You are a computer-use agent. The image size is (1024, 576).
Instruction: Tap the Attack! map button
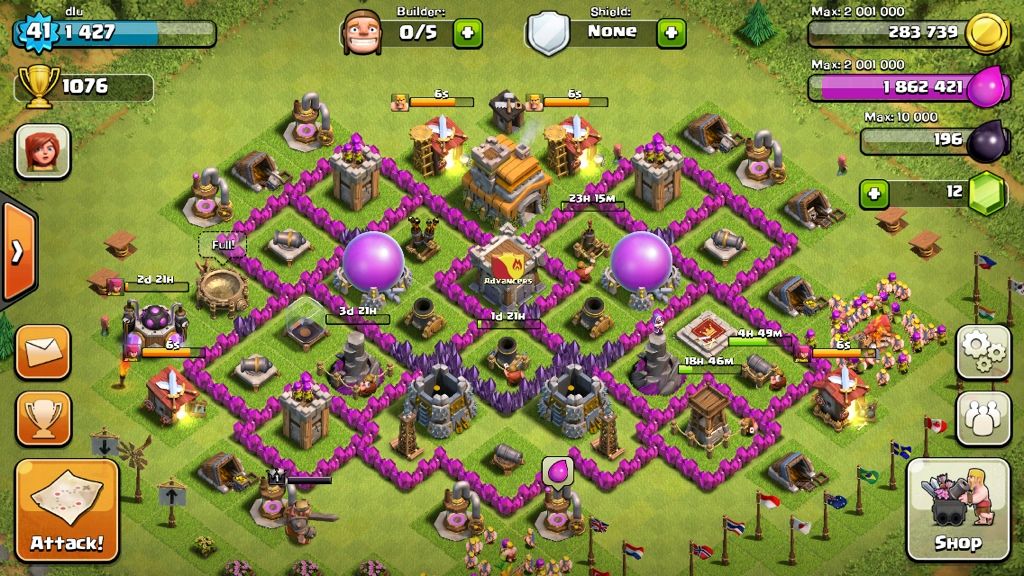tap(66, 510)
